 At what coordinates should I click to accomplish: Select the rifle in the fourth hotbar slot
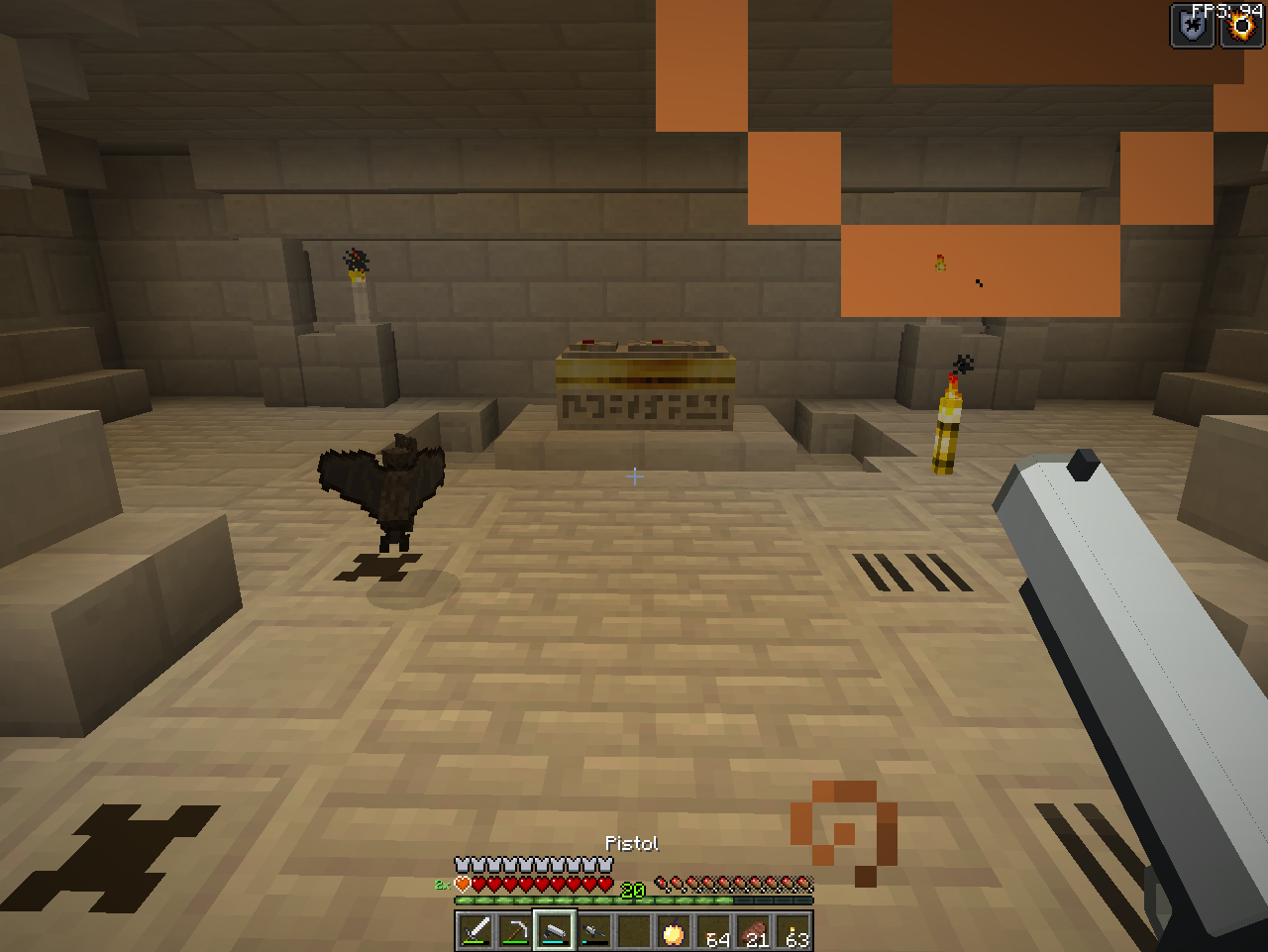[x=593, y=931]
